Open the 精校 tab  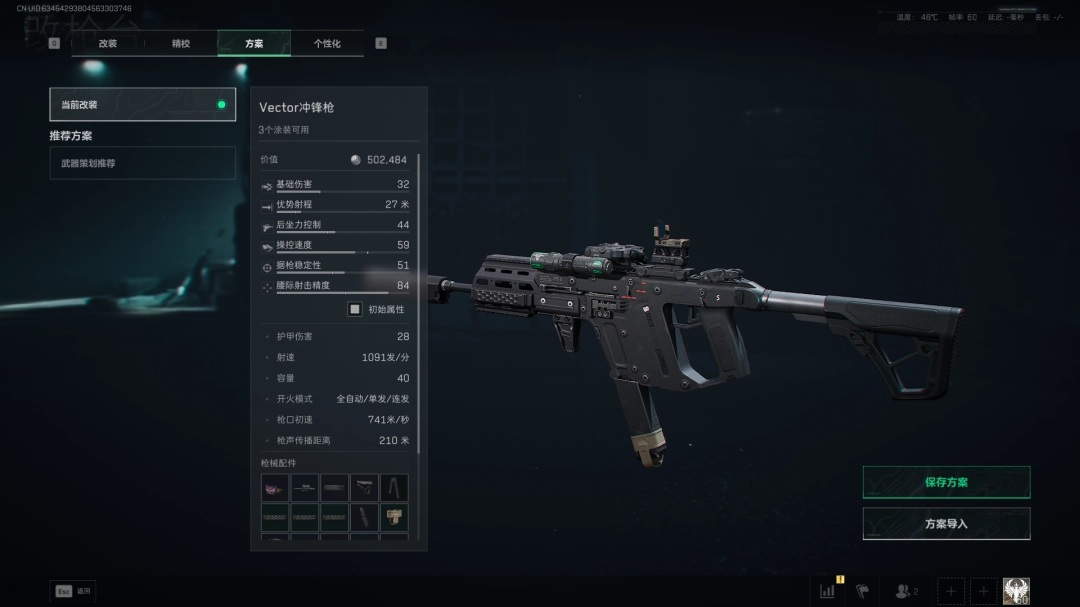pyautogui.click(x=181, y=44)
